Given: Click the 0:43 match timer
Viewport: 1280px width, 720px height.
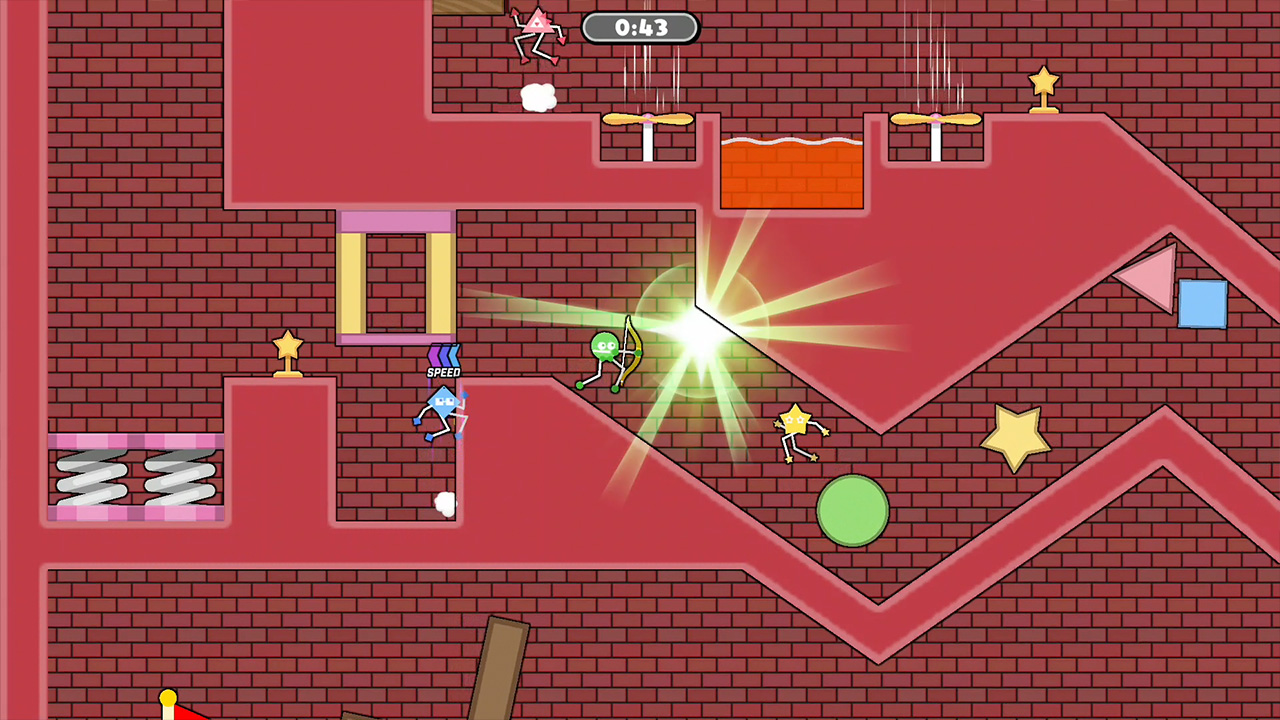Looking at the screenshot, I should tap(641, 28).
